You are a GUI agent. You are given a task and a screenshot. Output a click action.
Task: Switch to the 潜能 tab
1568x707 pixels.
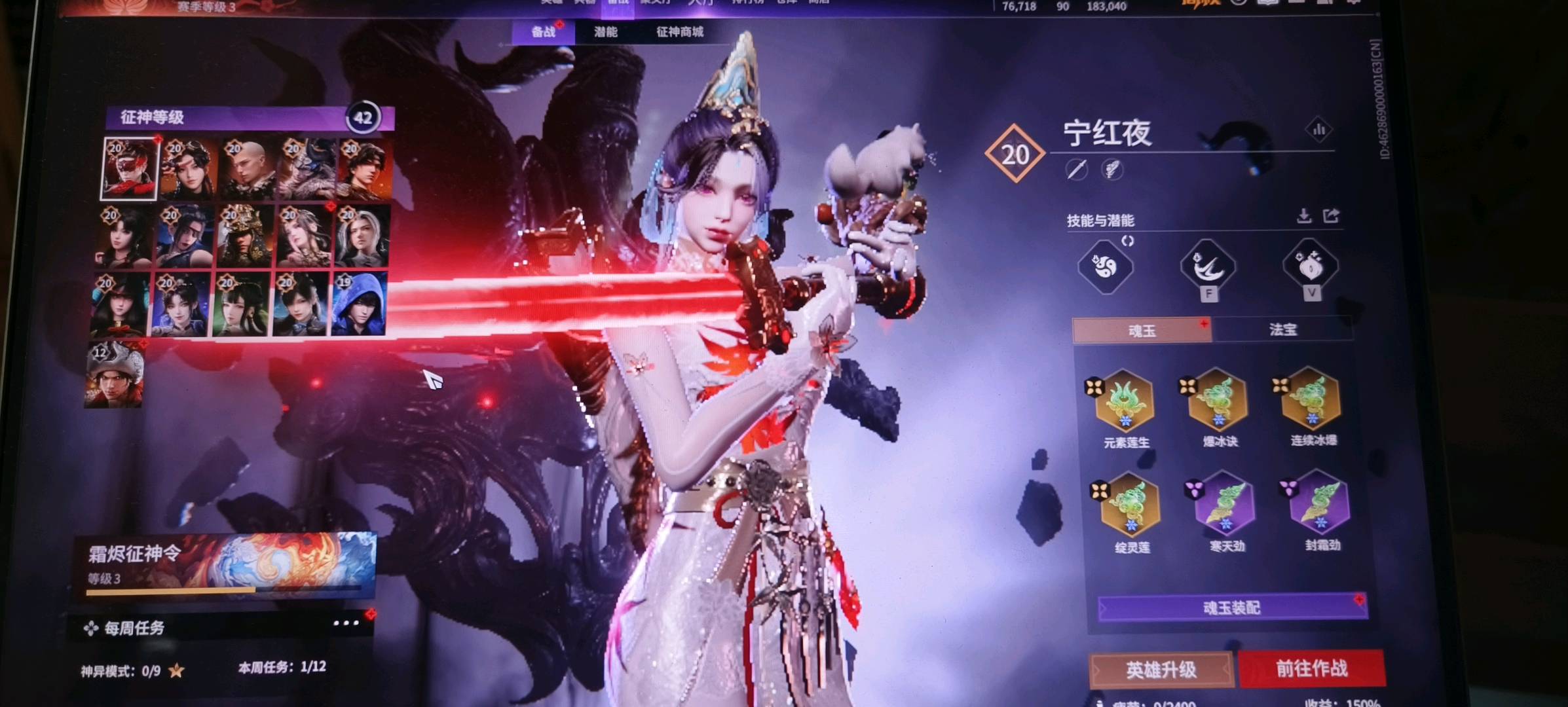coord(606,32)
